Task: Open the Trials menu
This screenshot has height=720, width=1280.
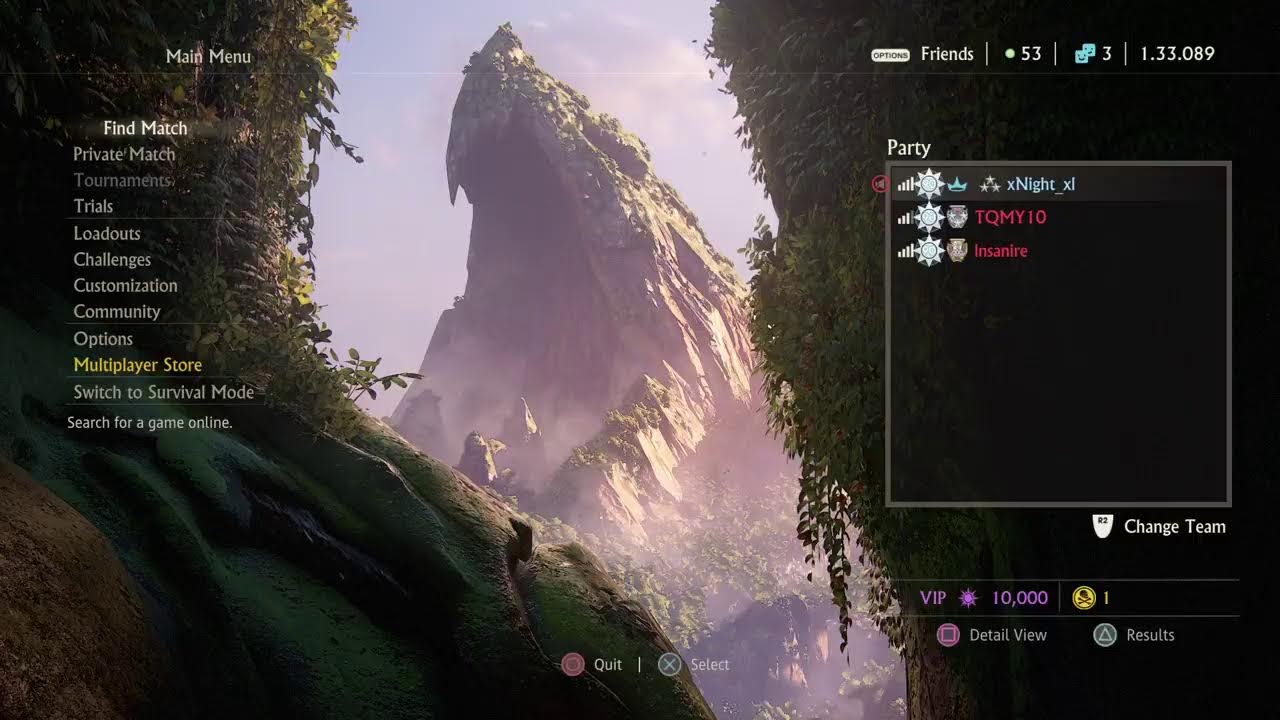Action: click(93, 206)
